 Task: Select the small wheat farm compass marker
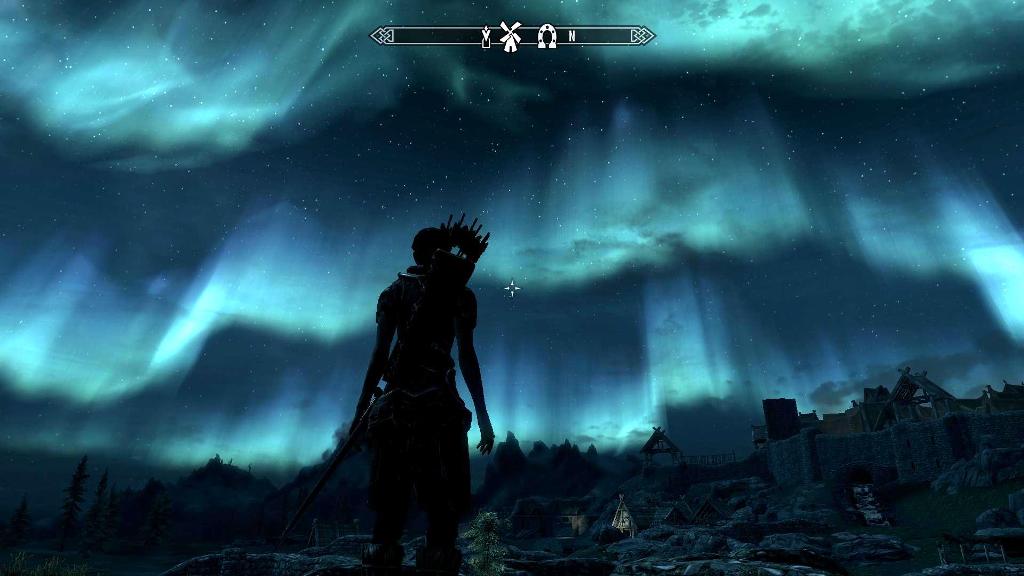point(487,37)
